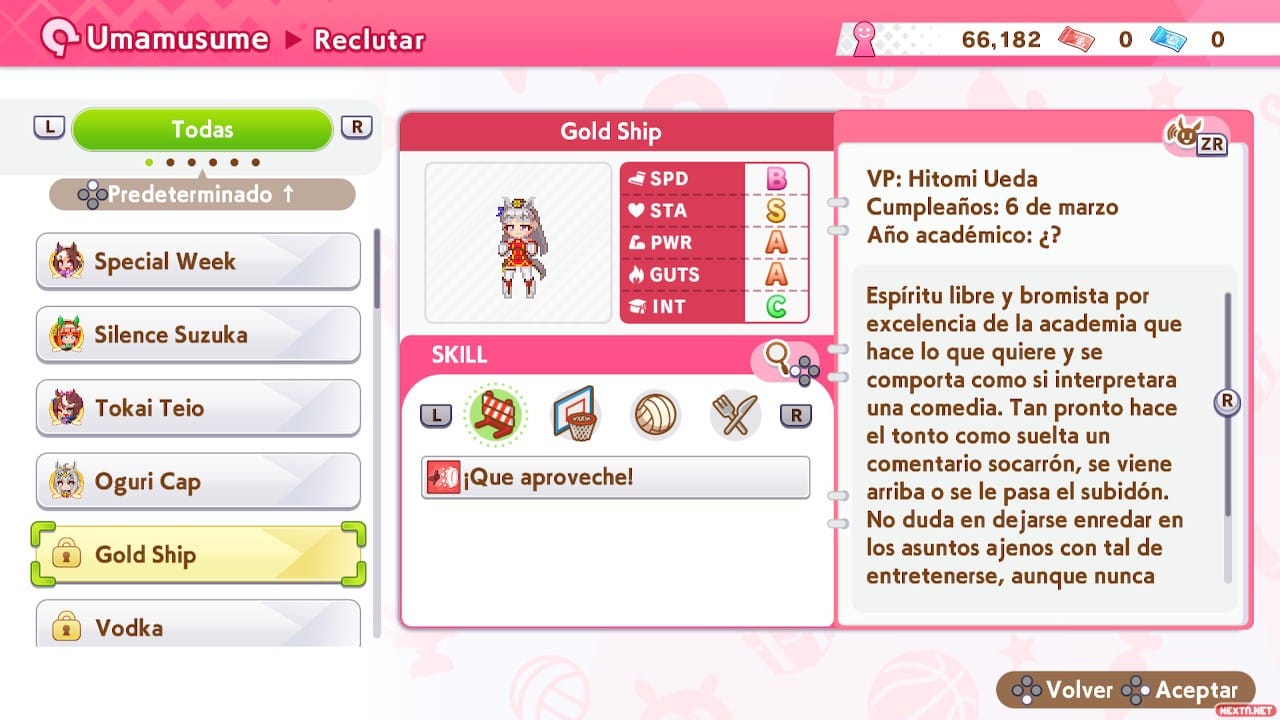Click the character list scrollbar
Viewport: 1280px width, 720px height.
pyautogui.click(x=377, y=270)
